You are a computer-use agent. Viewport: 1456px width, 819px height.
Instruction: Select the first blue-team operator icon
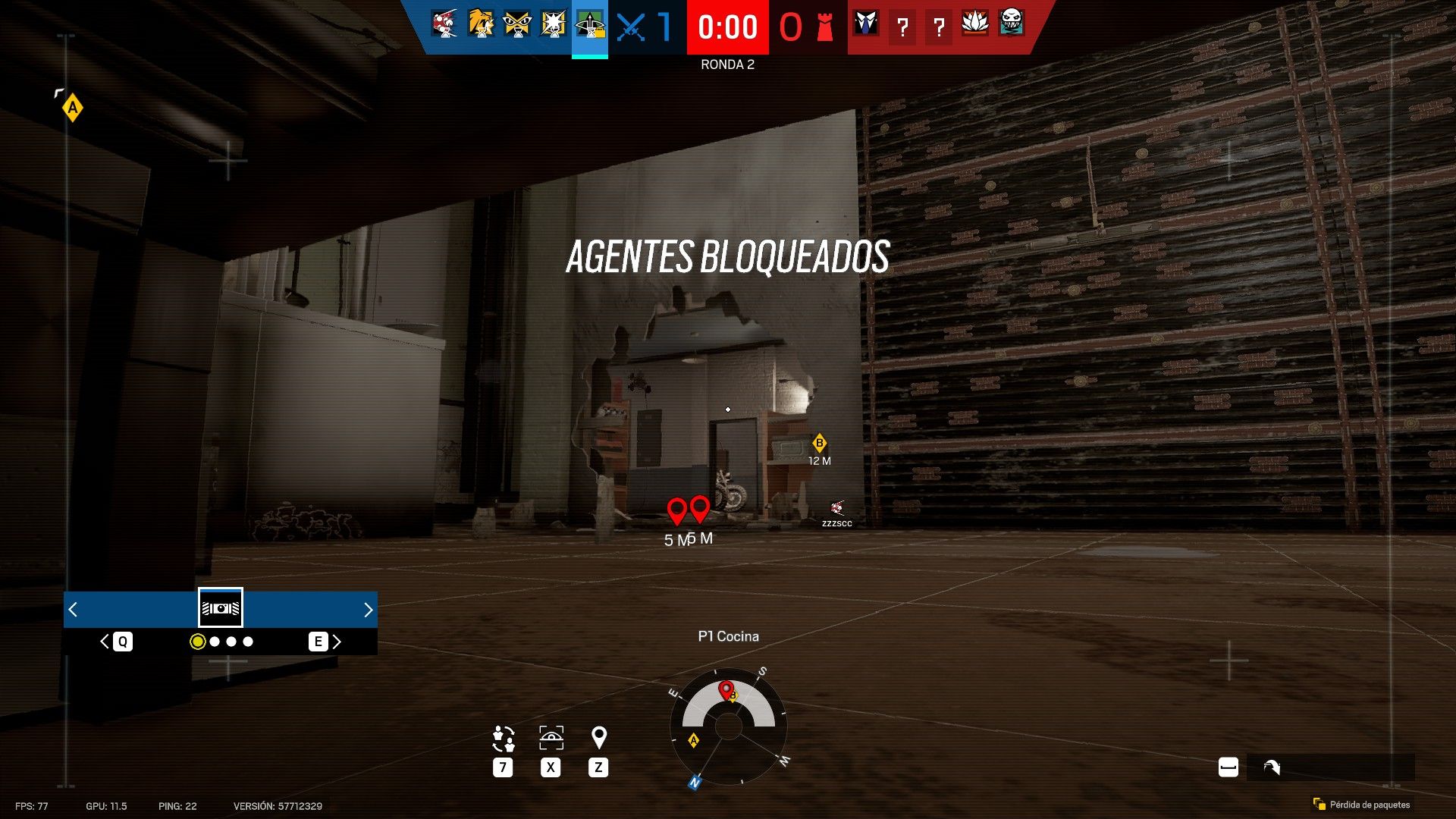click(x=444, y=24)
